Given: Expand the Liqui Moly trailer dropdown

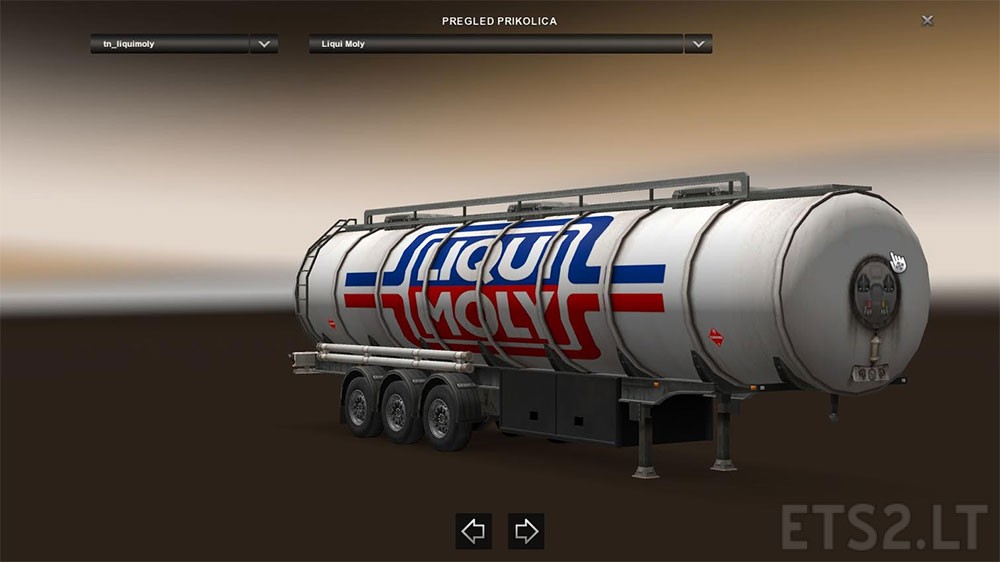Looking at the screenshot, I should [x=698, y=44].
